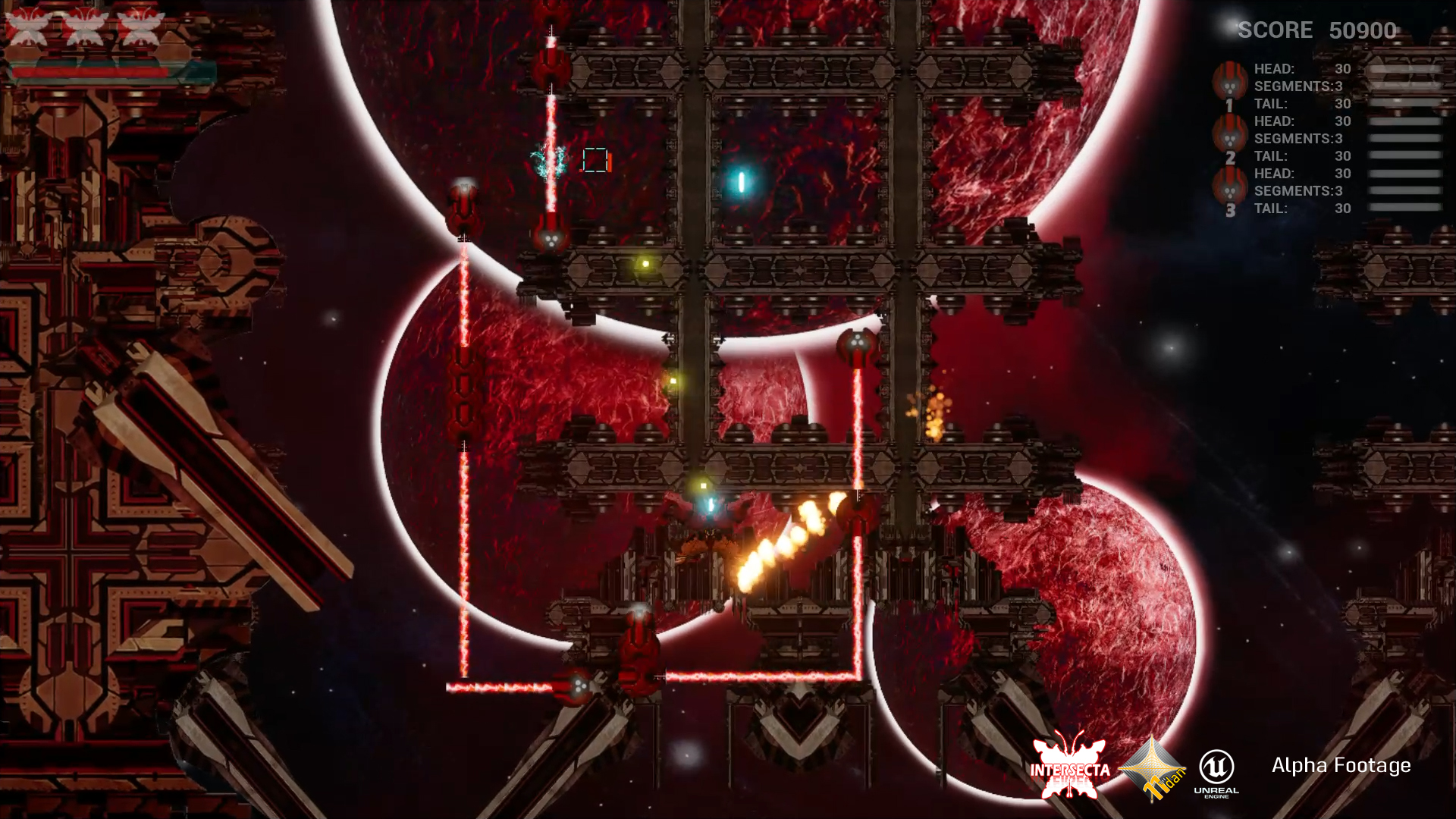Image resolution: width=1456 pixels, height=819 pixels.
Task: Click the Unreal Engine logo
Action: 1216,771
